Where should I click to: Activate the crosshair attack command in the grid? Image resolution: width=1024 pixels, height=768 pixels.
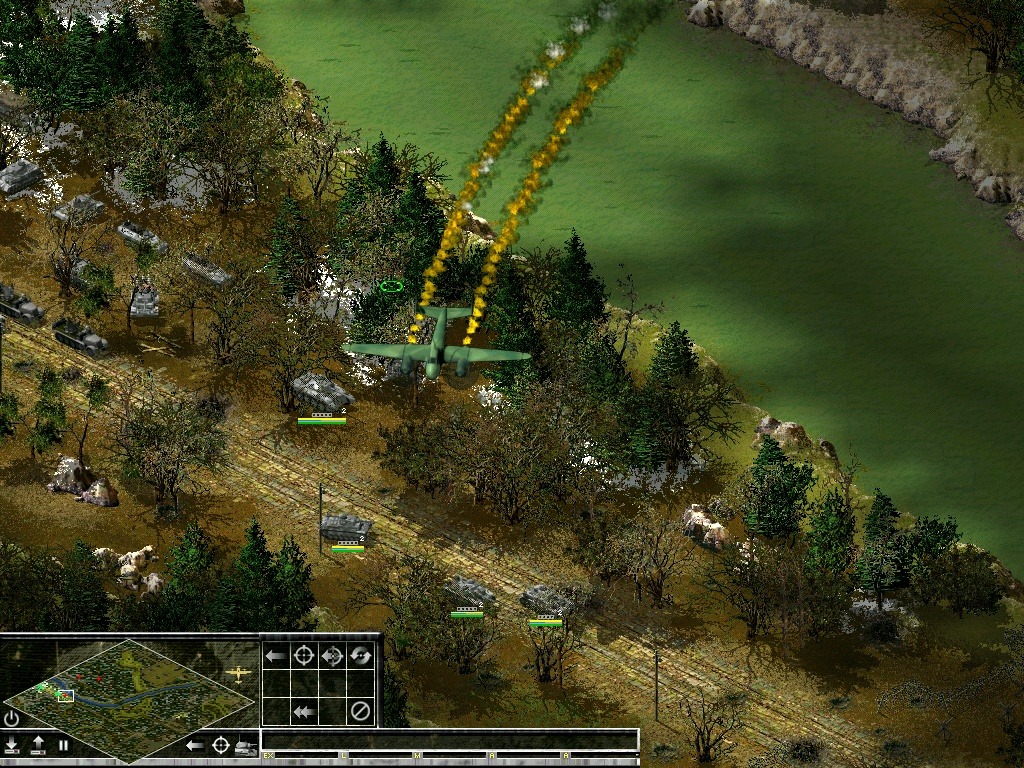tap(304, 656)
